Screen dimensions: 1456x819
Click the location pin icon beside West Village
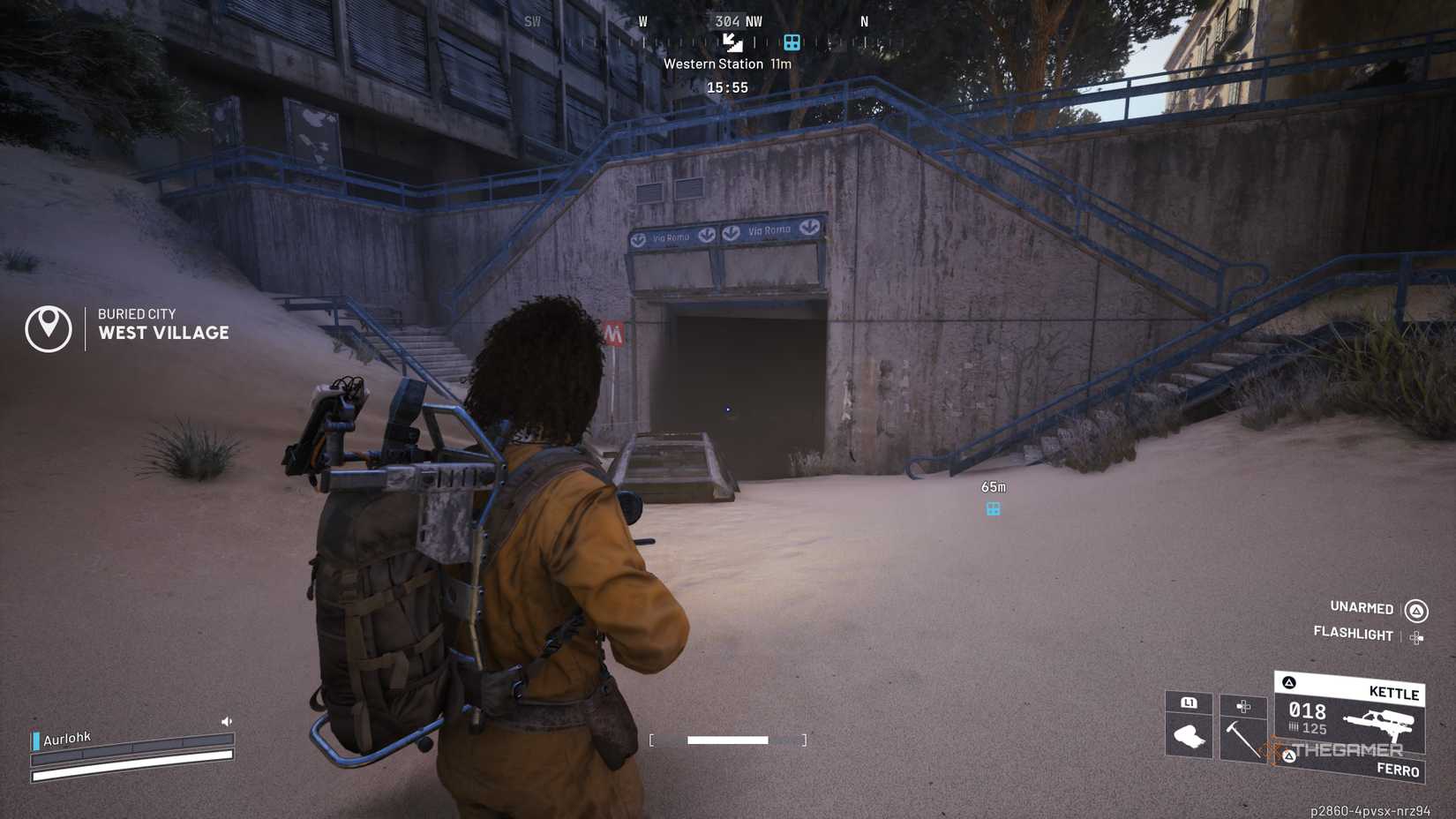click(x=49, y=327)
